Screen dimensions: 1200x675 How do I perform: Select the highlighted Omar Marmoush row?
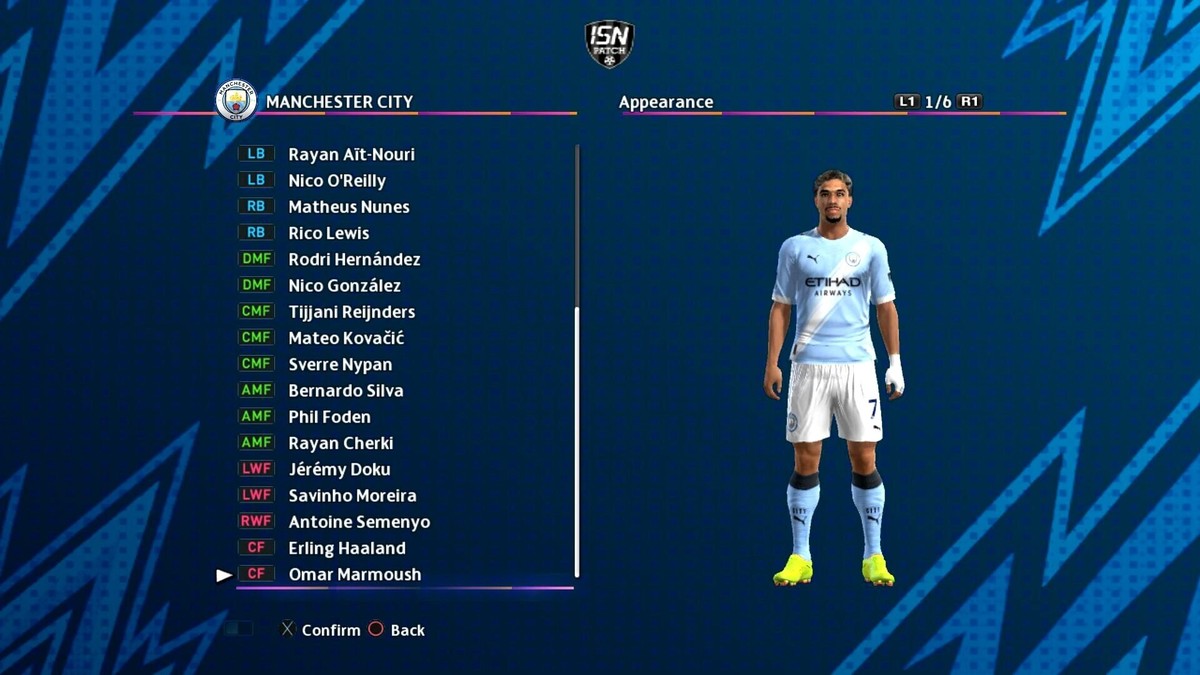coord(354,575)
